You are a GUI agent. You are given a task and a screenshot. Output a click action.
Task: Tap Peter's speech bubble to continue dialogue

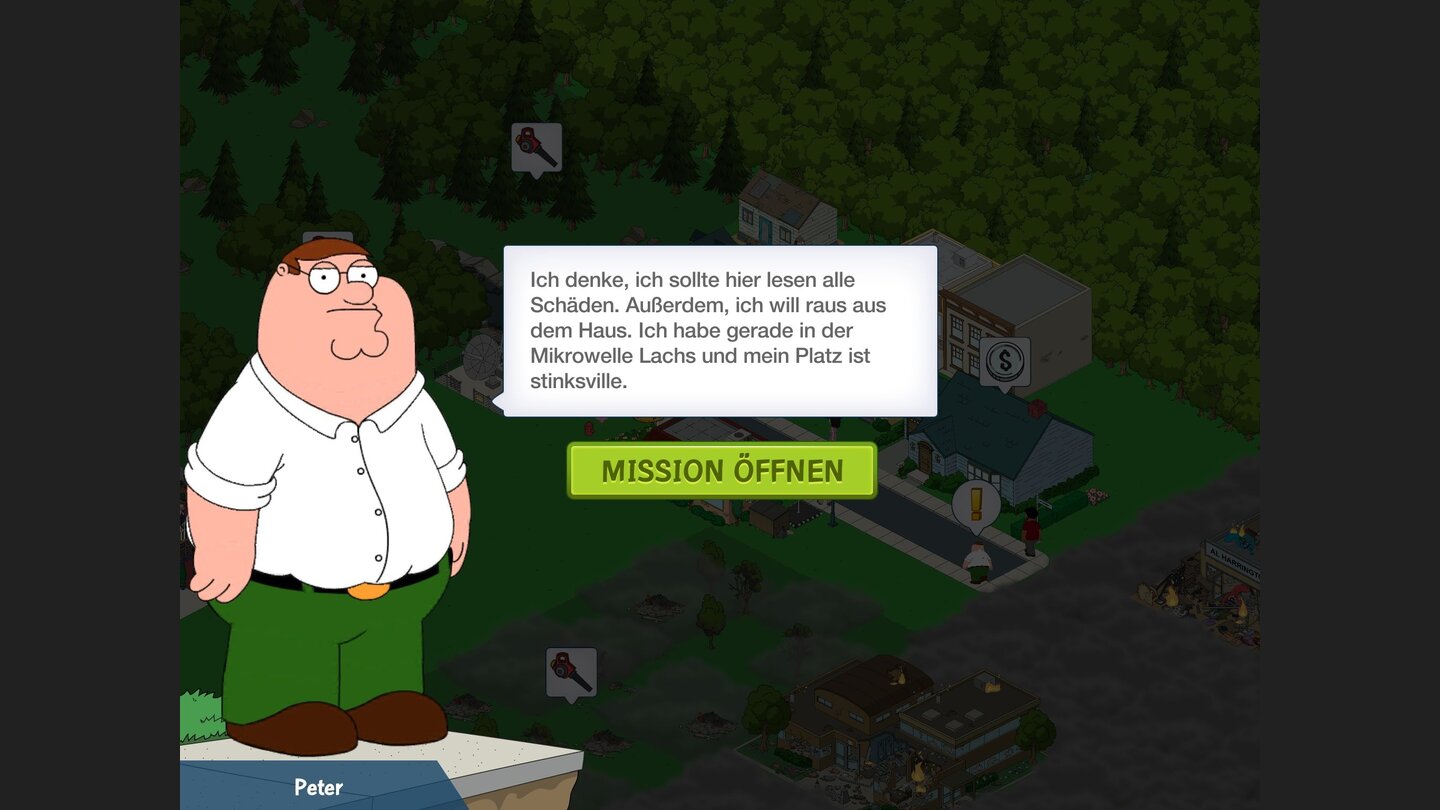coord(720,330)
